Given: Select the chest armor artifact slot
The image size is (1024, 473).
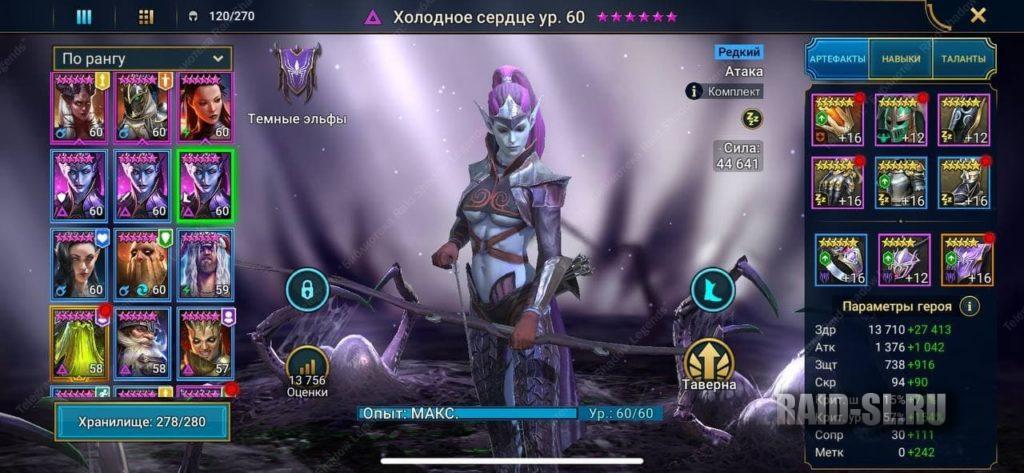Looking at the screenshot, I should click(x=900, y=182).
